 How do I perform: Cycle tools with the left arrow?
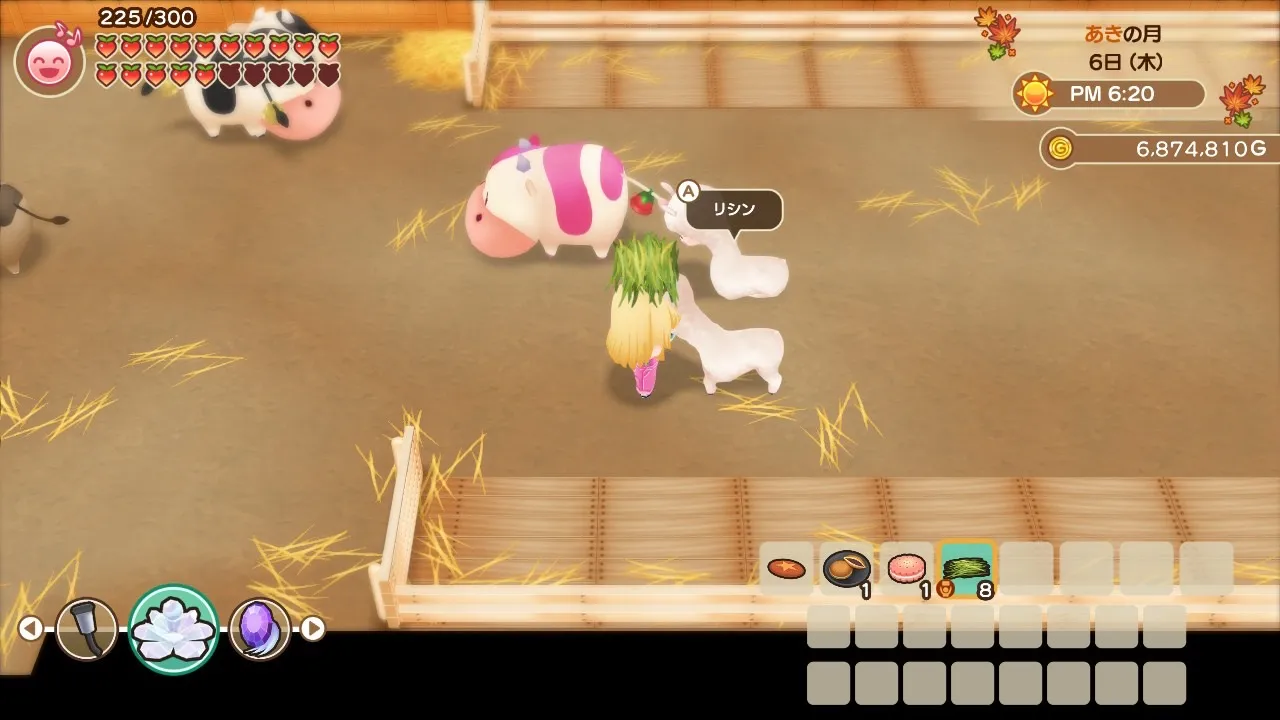pyautogui.click(x=31, y=628)
